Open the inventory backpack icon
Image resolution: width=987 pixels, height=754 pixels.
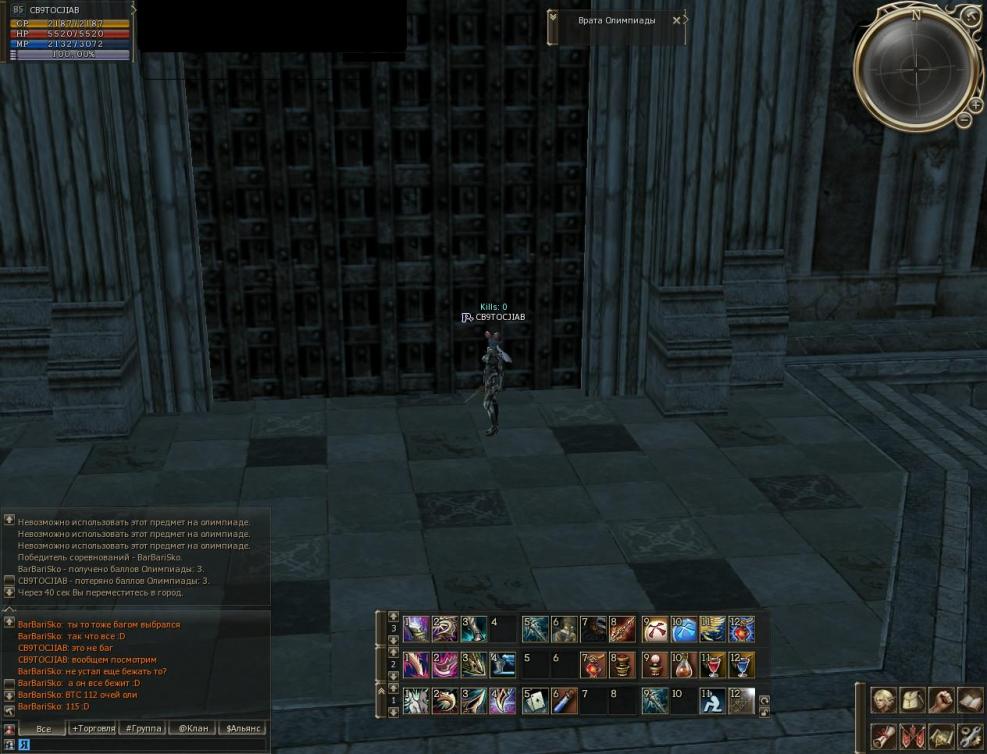(x=911, y=700)
